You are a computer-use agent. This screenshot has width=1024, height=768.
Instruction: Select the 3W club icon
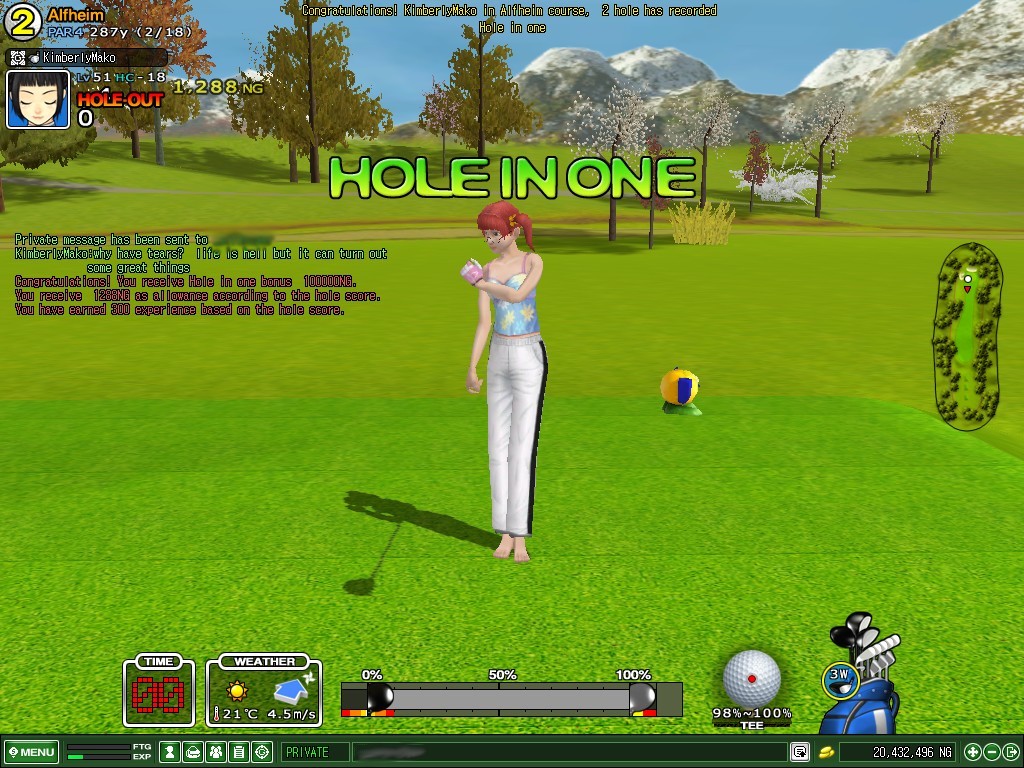840,677
